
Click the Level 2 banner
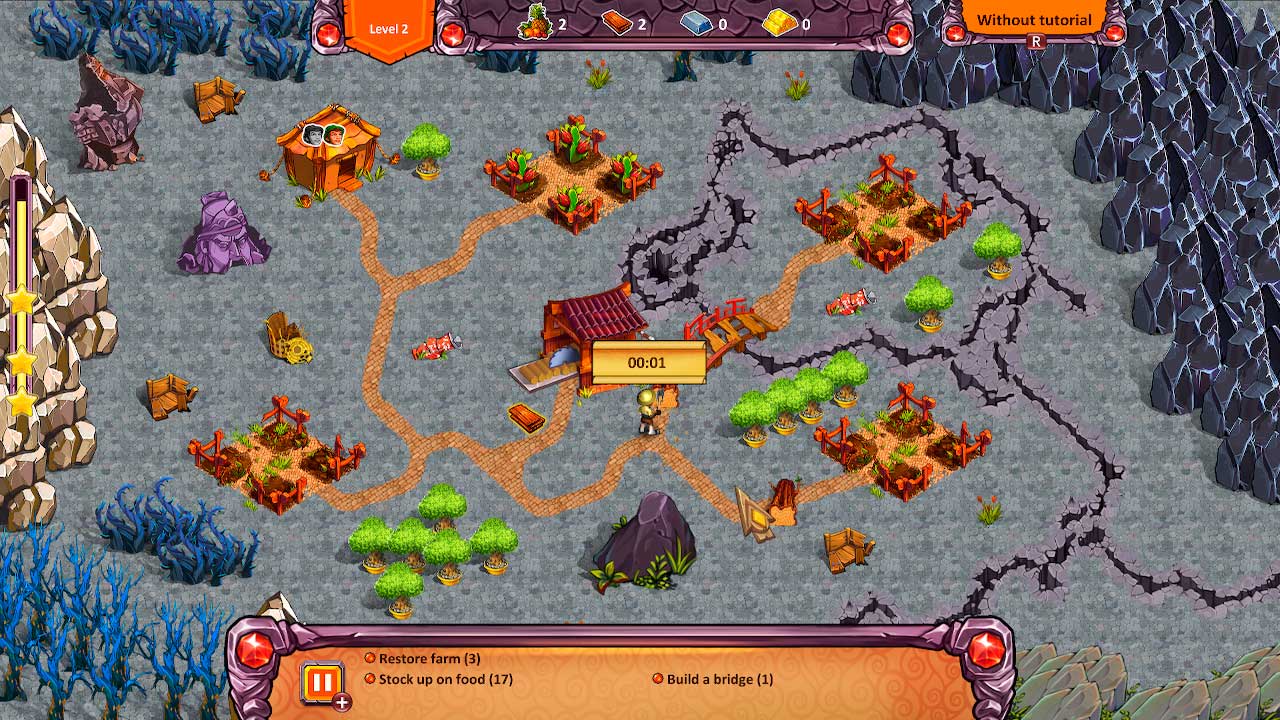(390, 28)
